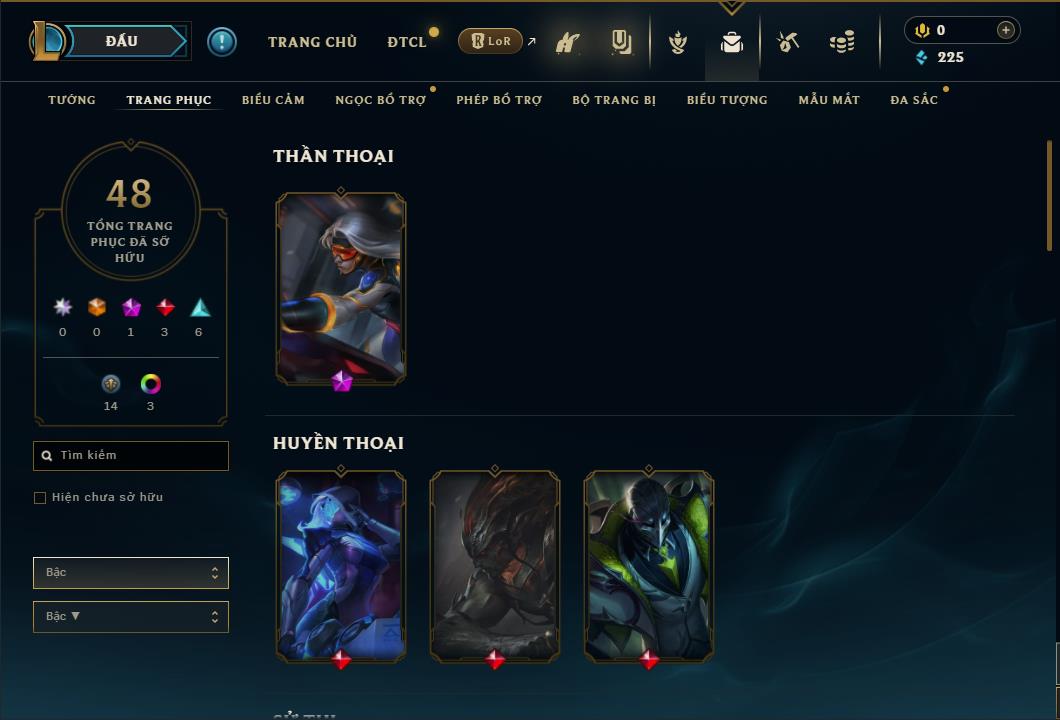Switch to the BIỂU CẢM tab

pyautogui.click(x=273, y=100)
